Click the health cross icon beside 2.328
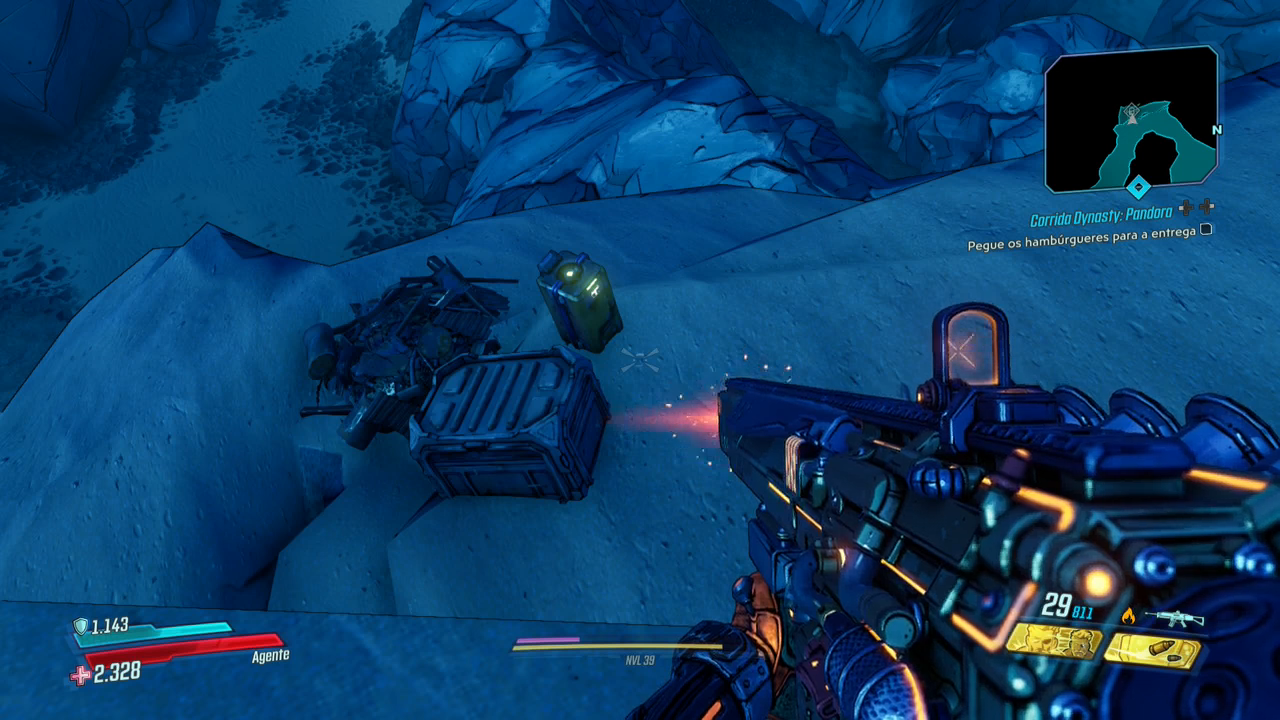The image size is (1280, 720). [x=80, y=676]
